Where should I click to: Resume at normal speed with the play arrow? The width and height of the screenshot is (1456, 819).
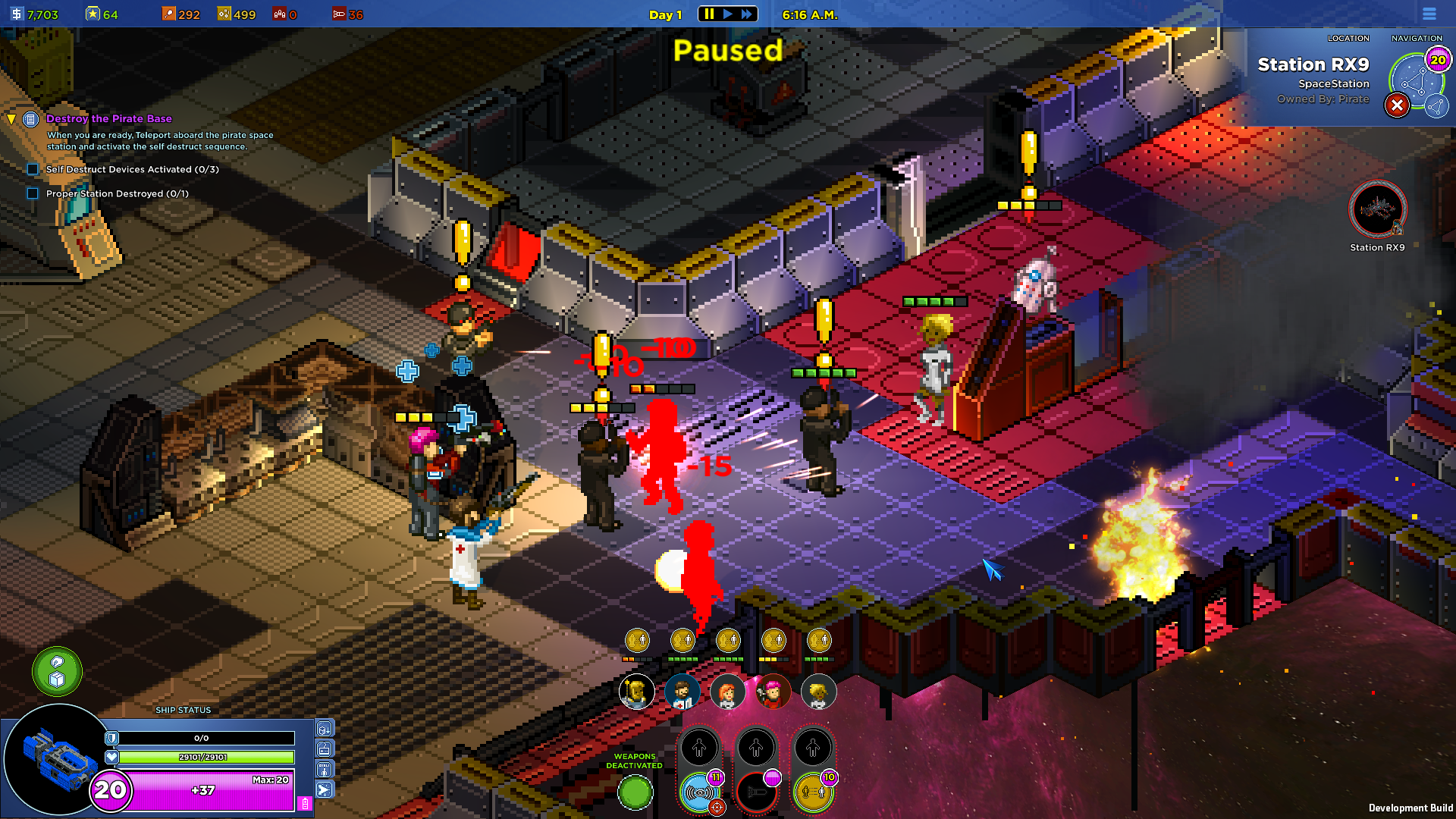click(728, 14)
